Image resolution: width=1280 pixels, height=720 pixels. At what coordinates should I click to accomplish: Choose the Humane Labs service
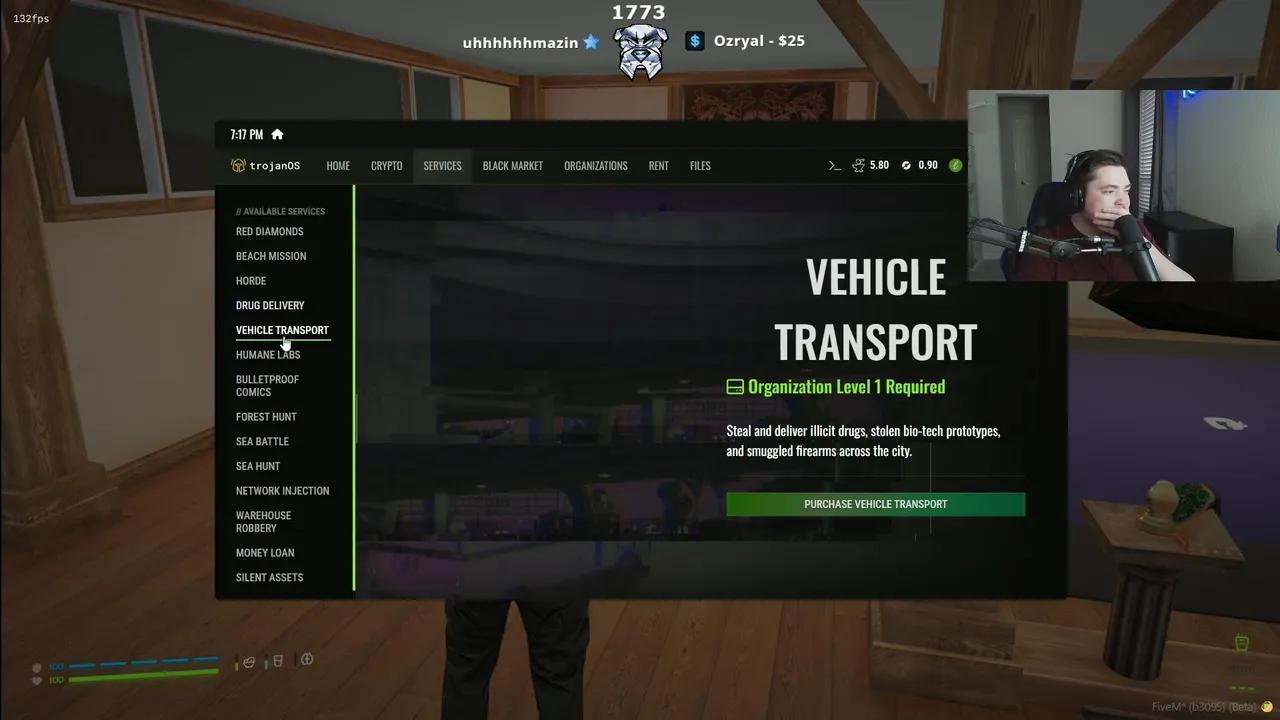coord(268,355)
